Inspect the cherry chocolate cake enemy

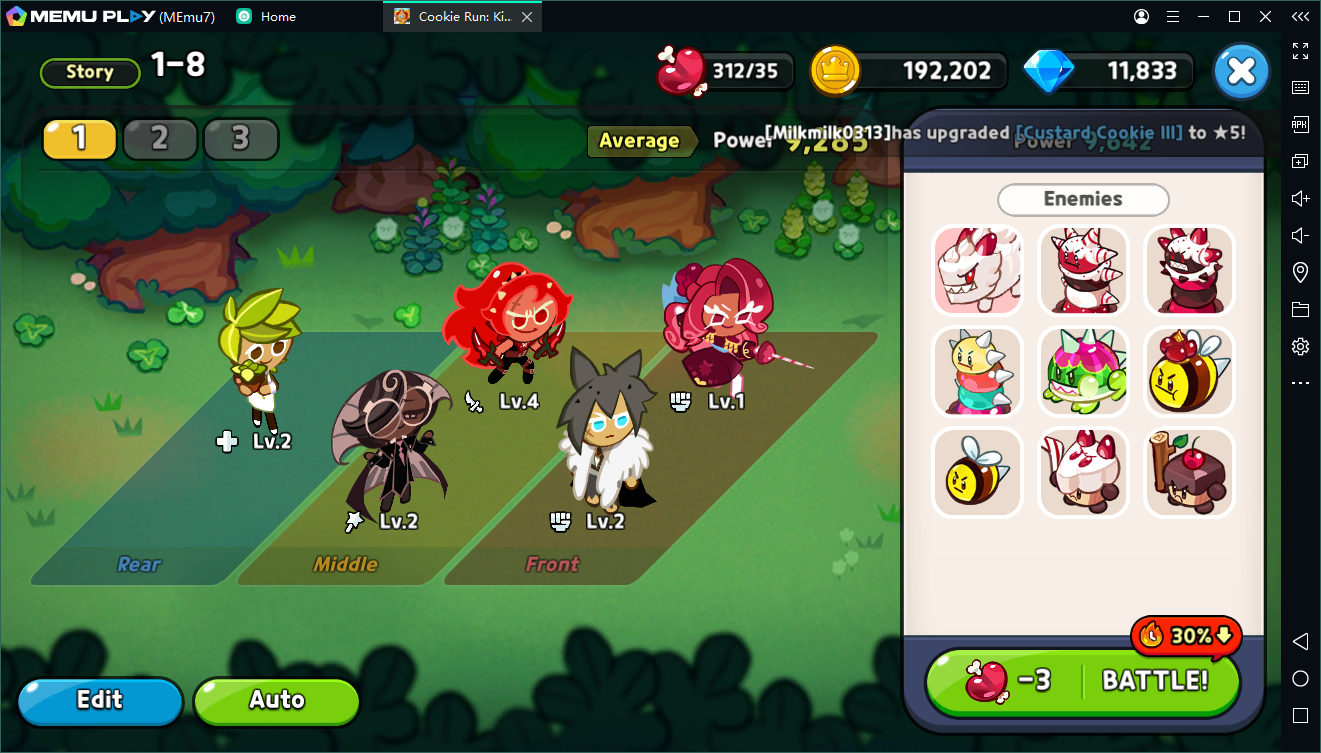1189,472
